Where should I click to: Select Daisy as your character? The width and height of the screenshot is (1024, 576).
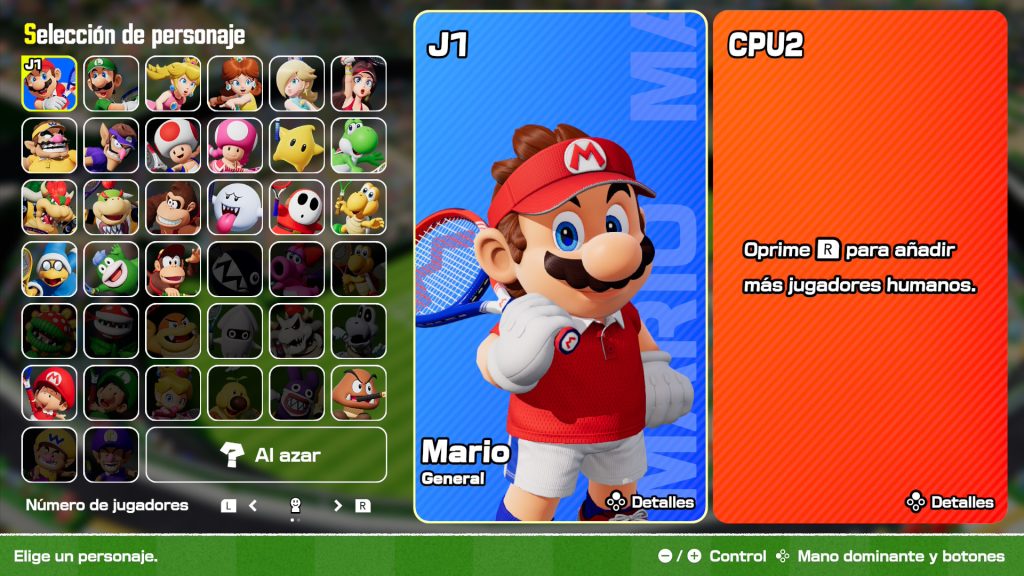235,83
